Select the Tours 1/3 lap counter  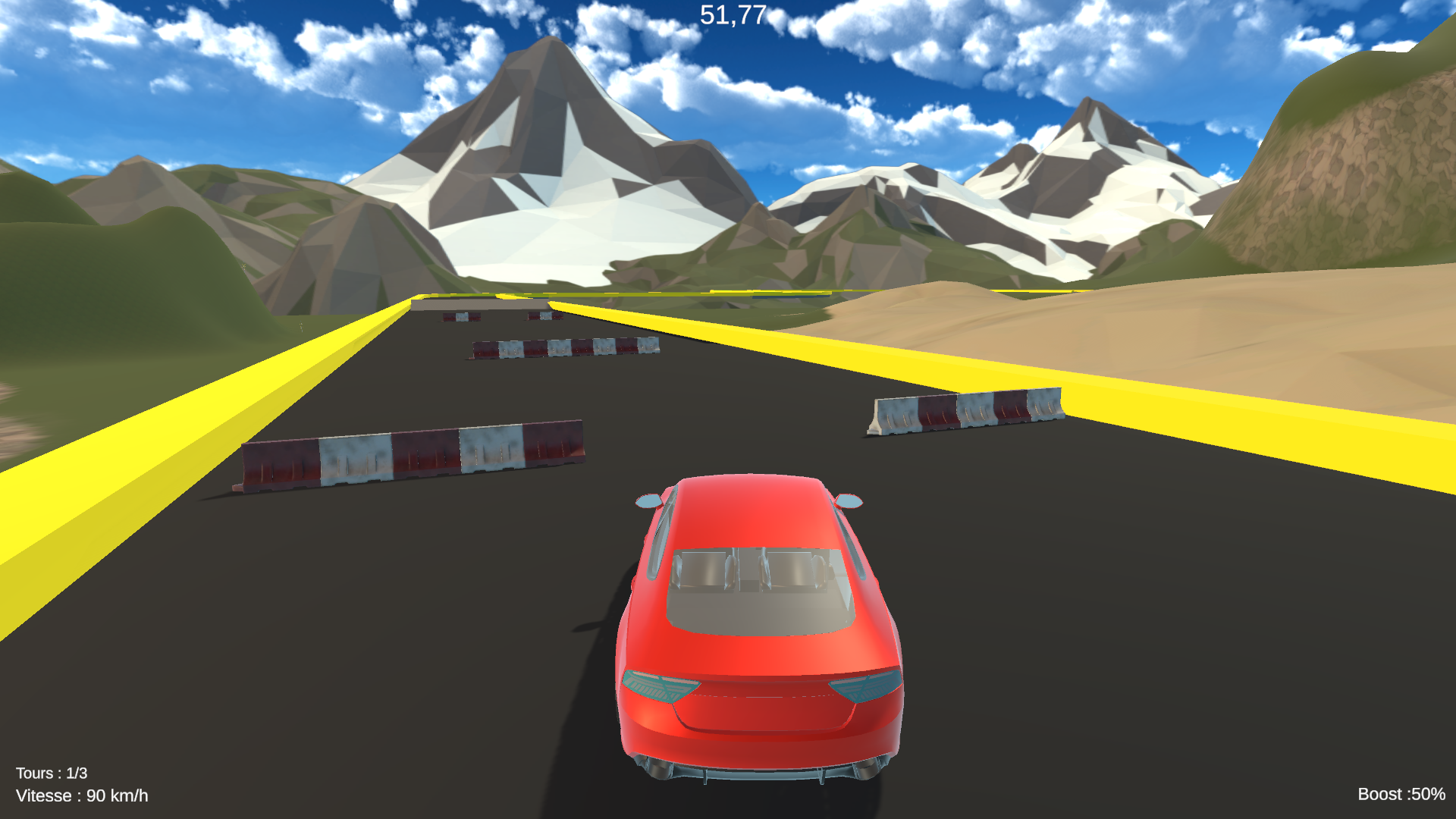click(x=52, y=773)
